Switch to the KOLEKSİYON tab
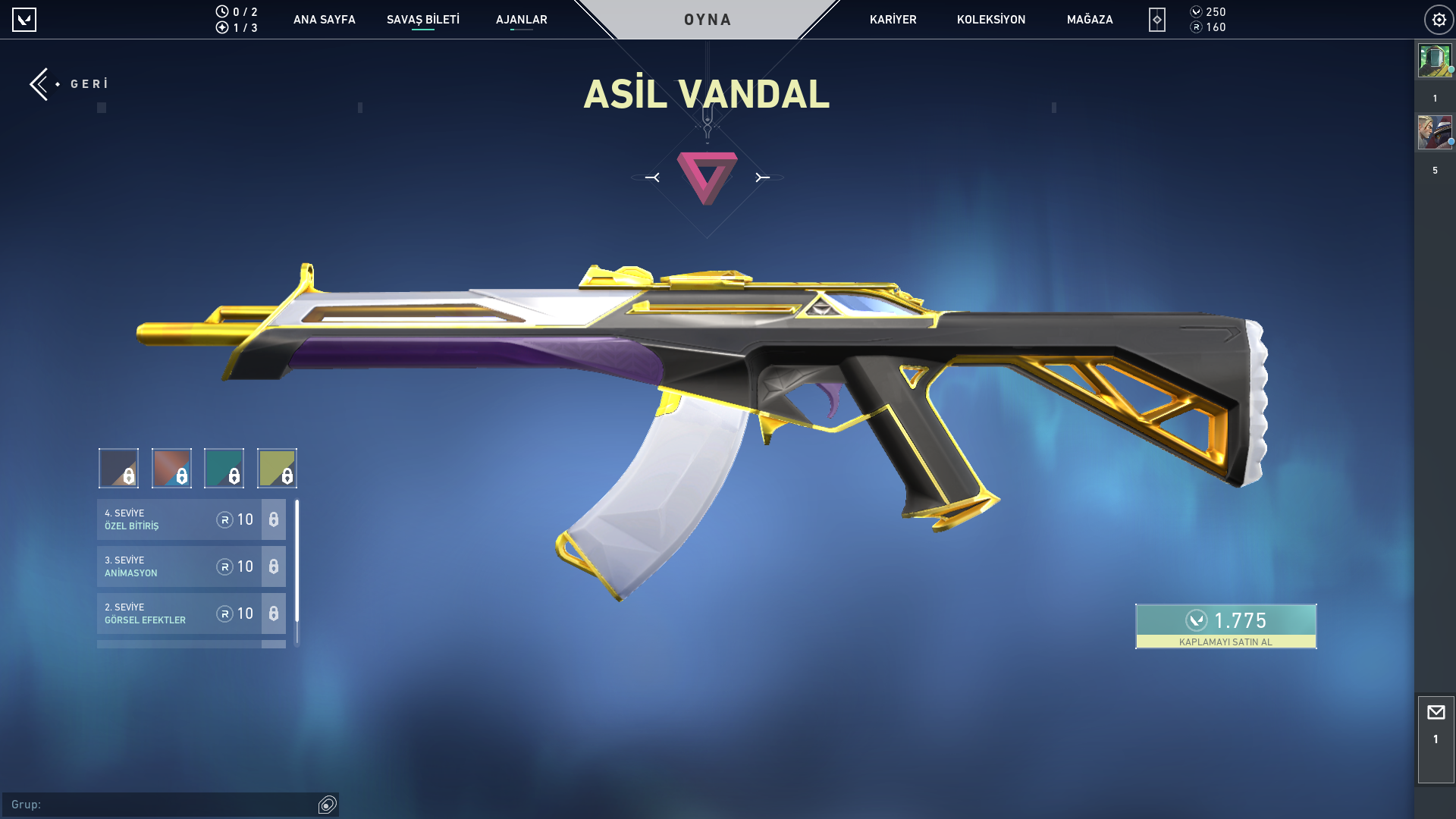 (x=990, y=20)
